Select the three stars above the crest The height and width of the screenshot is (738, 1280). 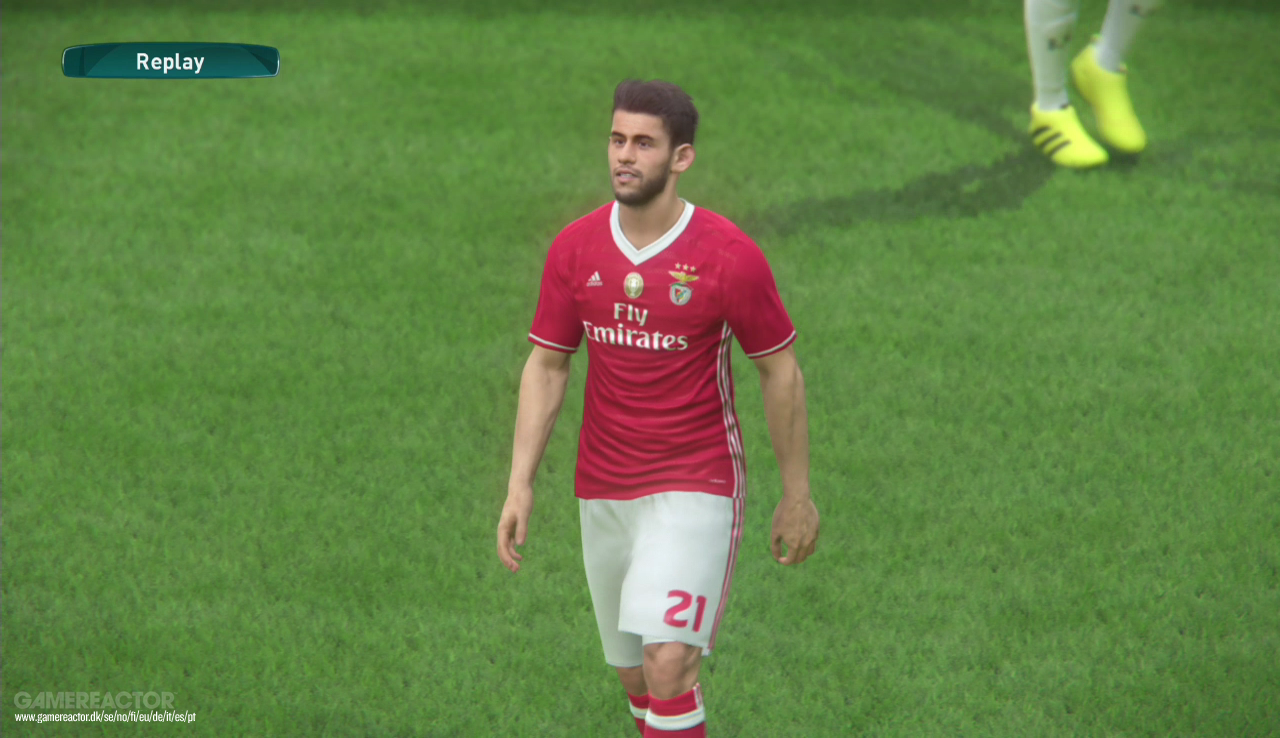(686, 266)
